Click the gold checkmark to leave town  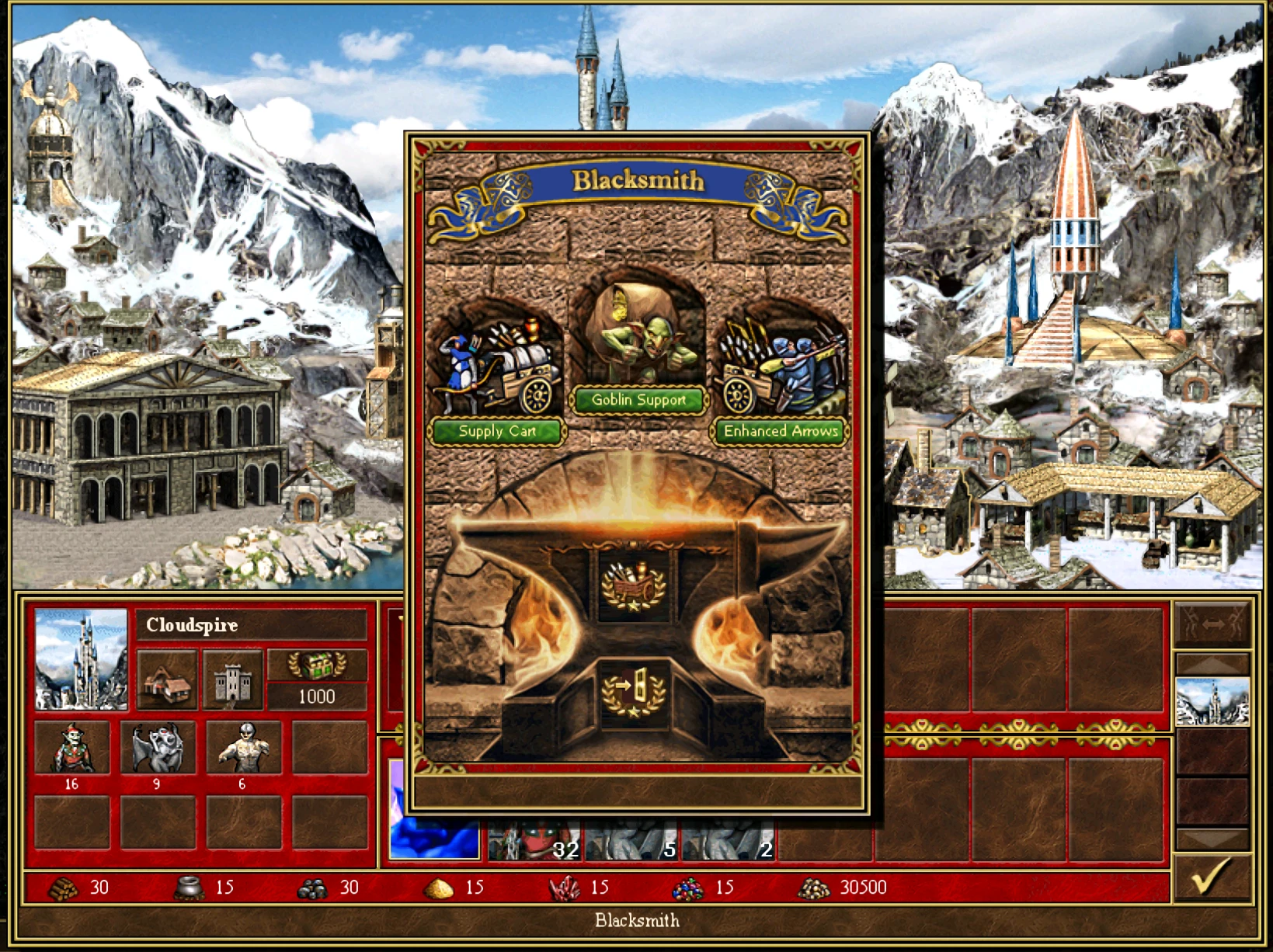(x=1212, y=877)
